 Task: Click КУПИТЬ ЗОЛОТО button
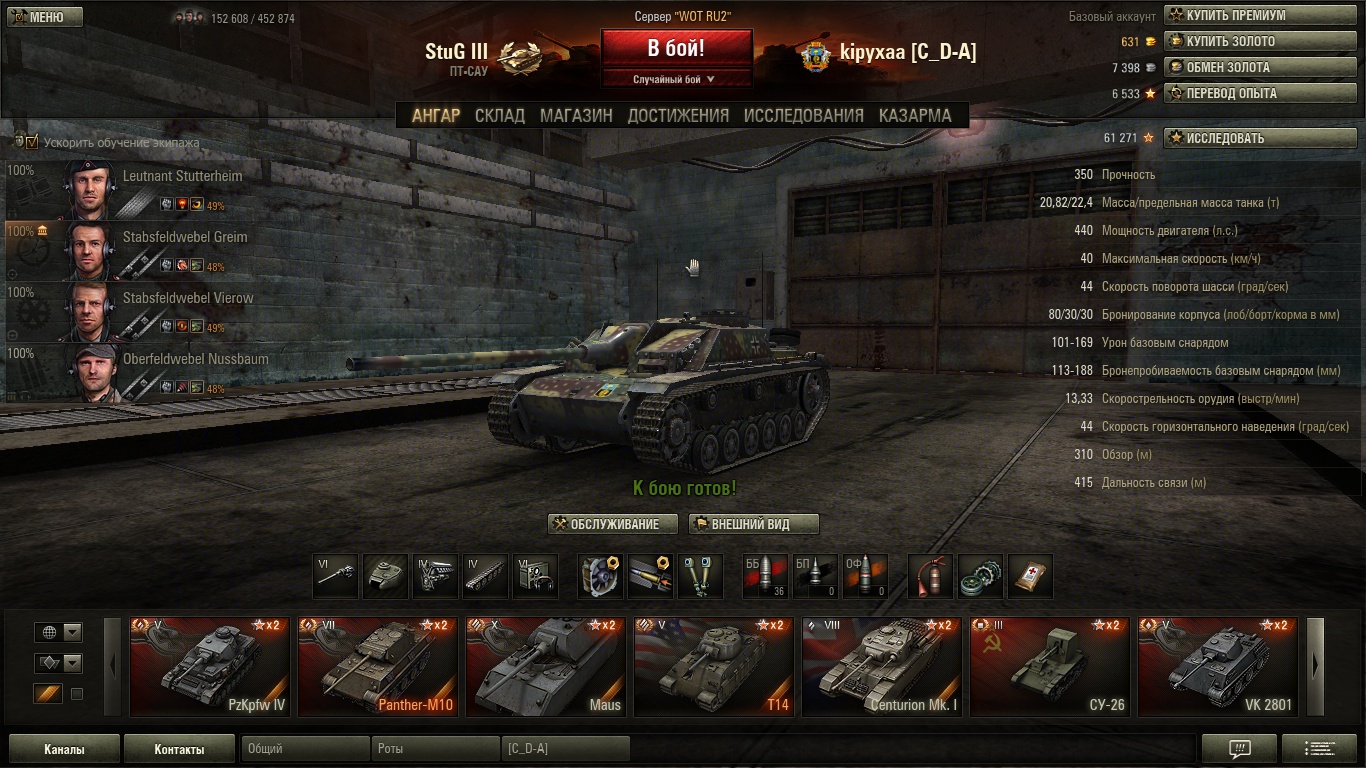1244,42
